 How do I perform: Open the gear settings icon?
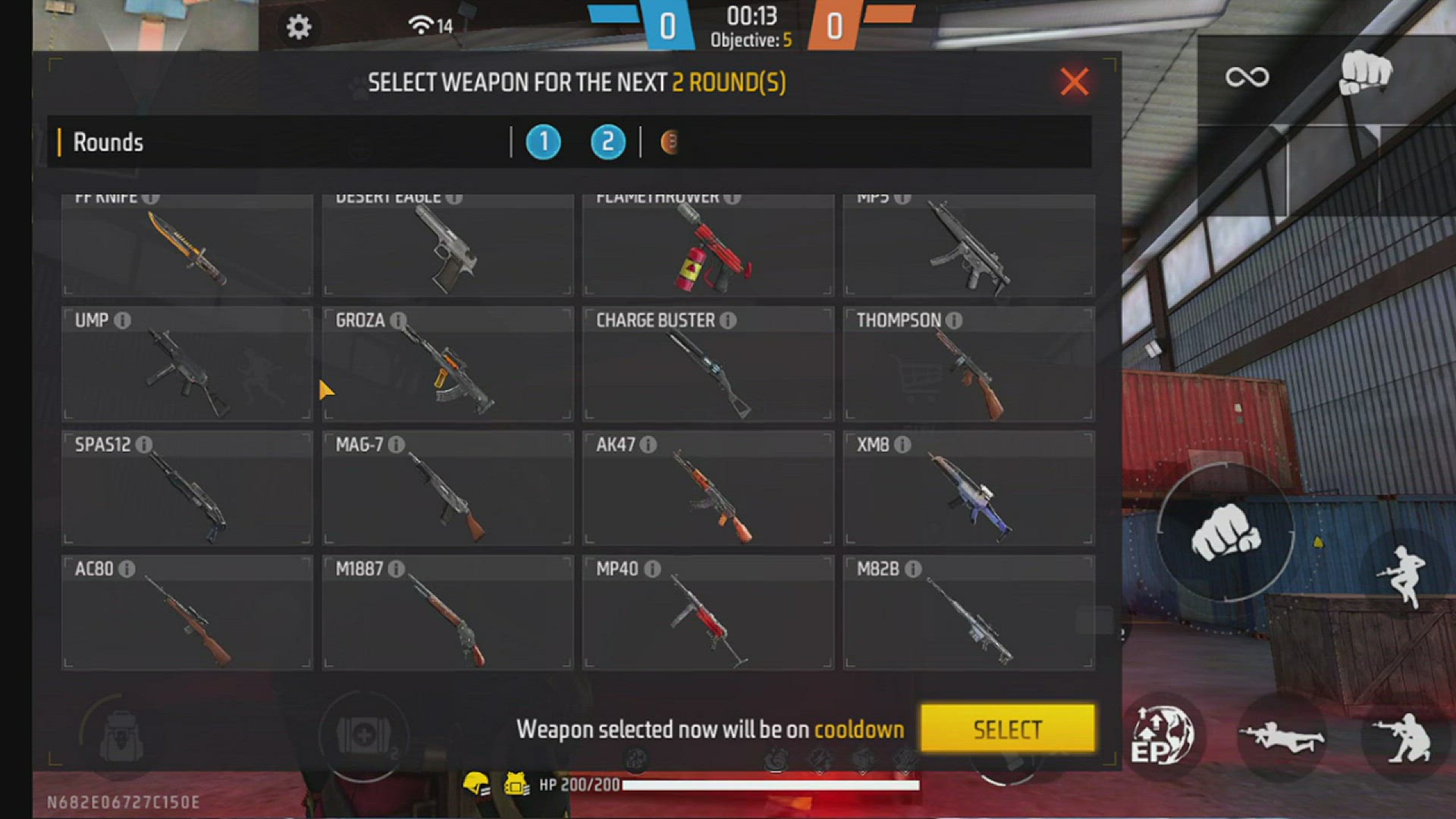298,27
